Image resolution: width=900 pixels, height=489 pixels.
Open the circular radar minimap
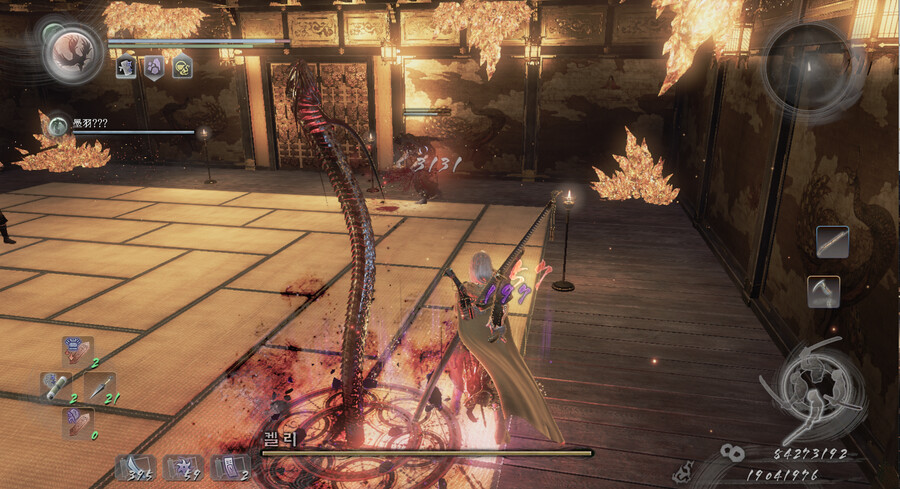[806, 59]
